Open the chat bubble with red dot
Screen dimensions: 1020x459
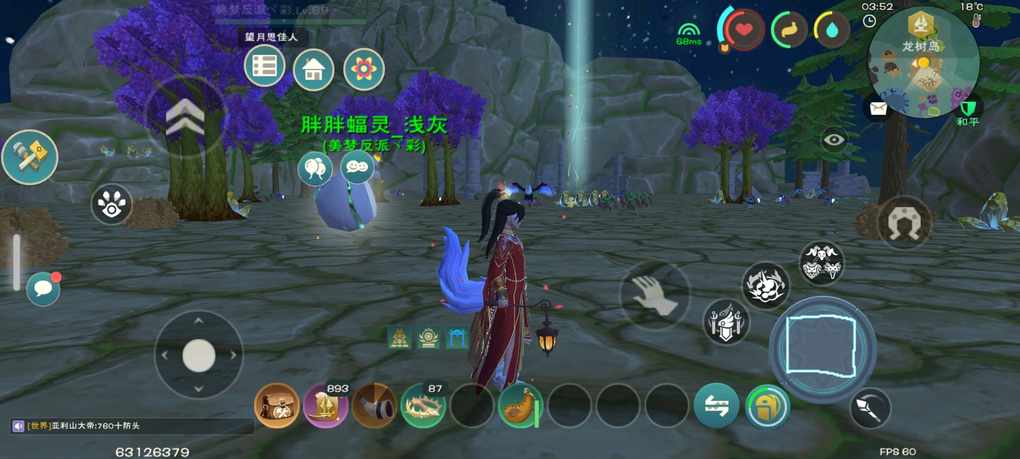click(x=43, y=288)
